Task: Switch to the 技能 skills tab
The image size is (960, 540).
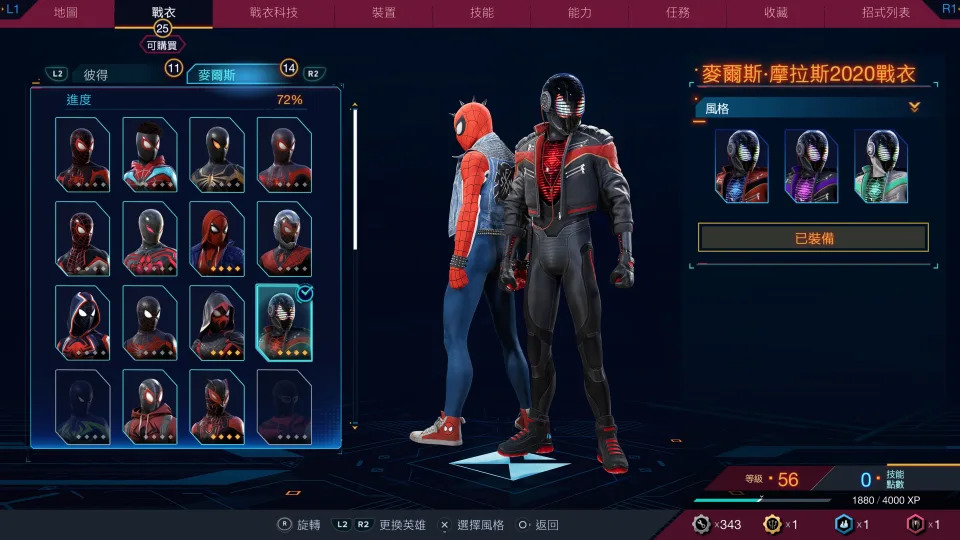Action: pos(481,13)
